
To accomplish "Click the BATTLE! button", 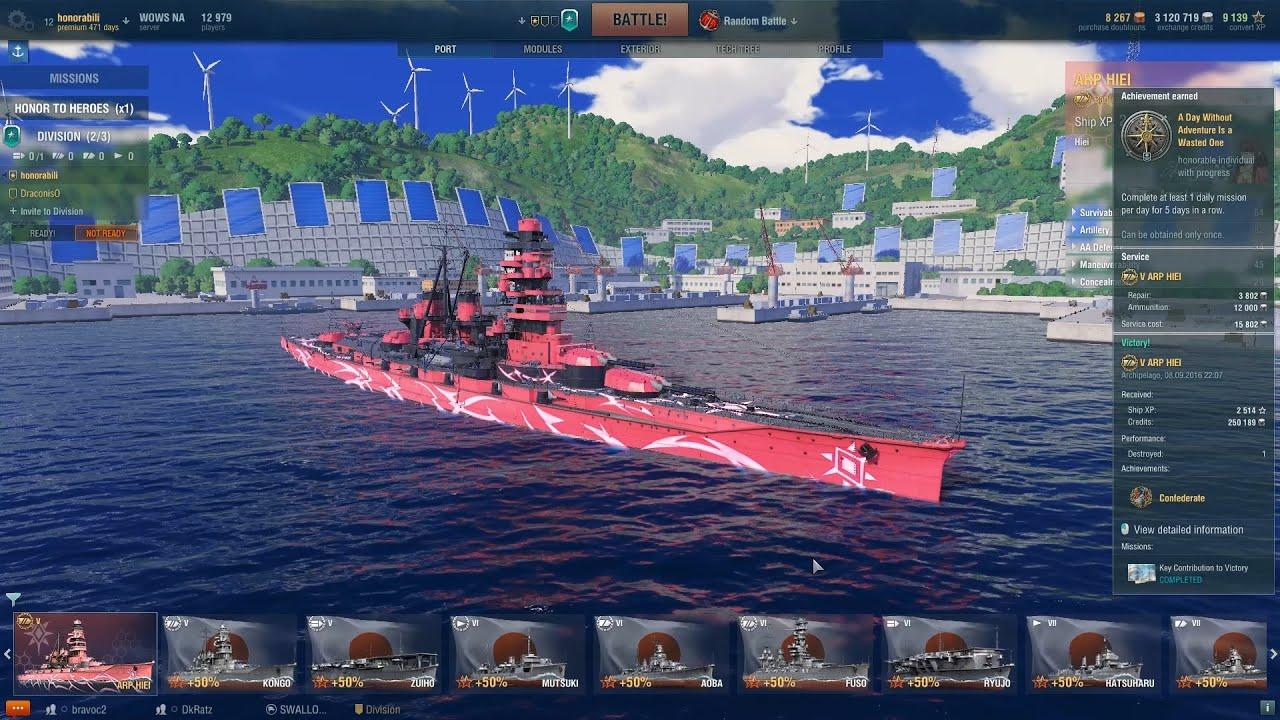I will click(639, 19).
